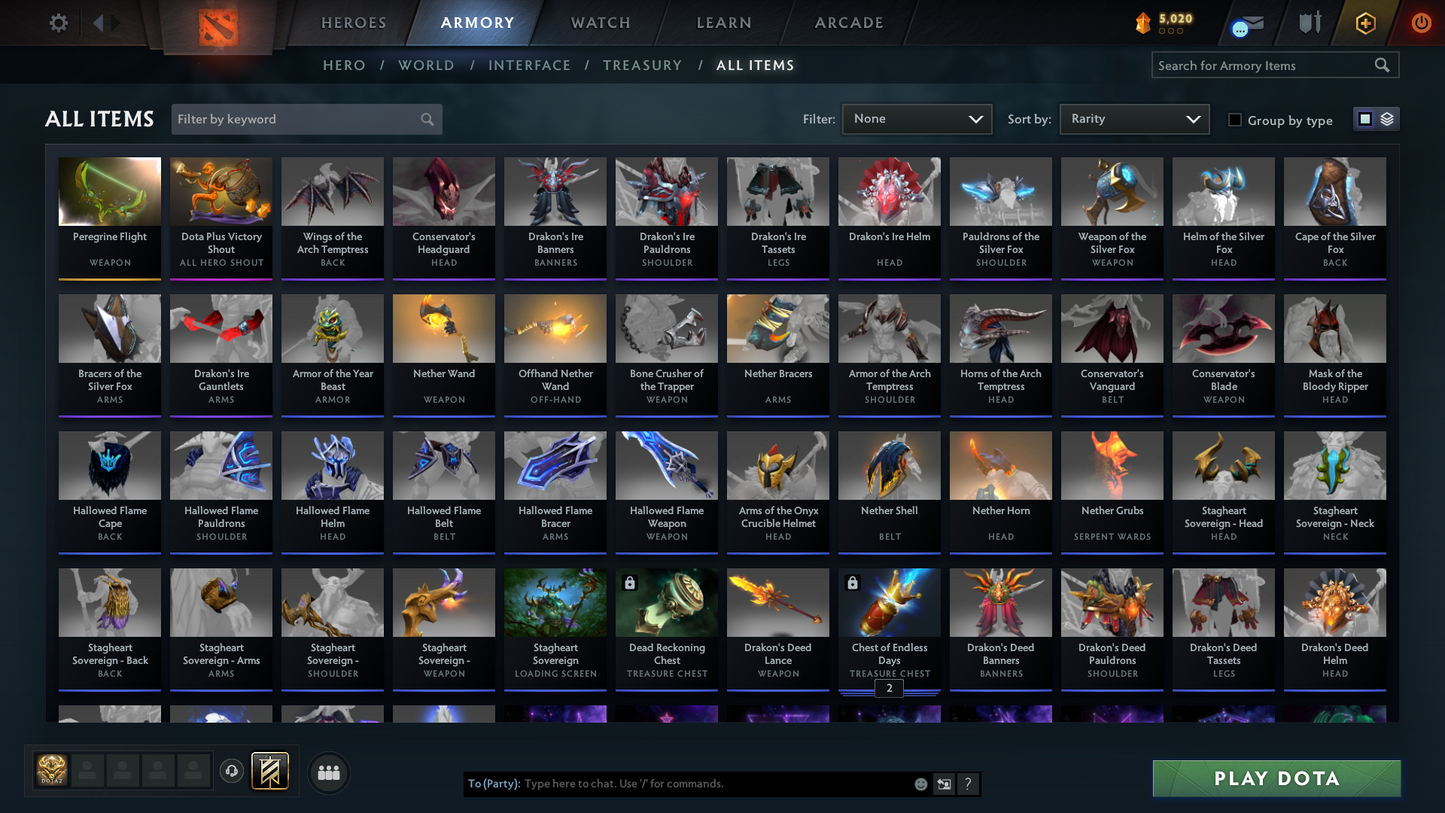Image resolution: width=1445 pixels, height=813 pixels.
Task: Click the chat help question mark button
Action: coord(967,784)
